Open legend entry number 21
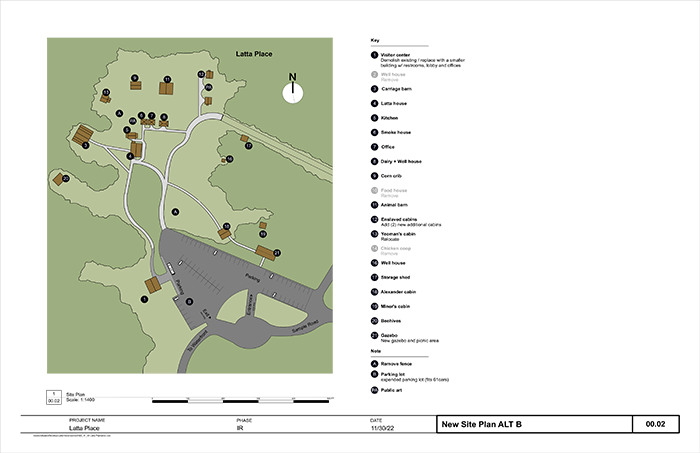 pos(374,334)
